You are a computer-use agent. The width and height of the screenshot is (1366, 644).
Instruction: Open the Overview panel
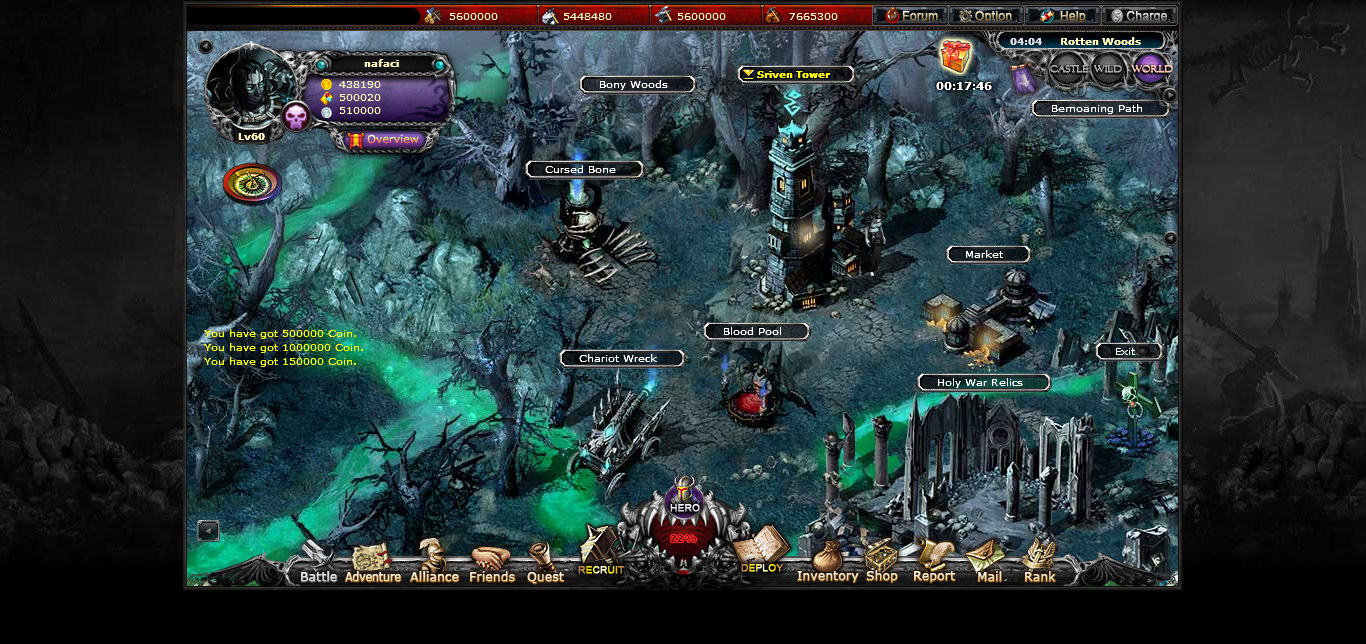[385, 140]
